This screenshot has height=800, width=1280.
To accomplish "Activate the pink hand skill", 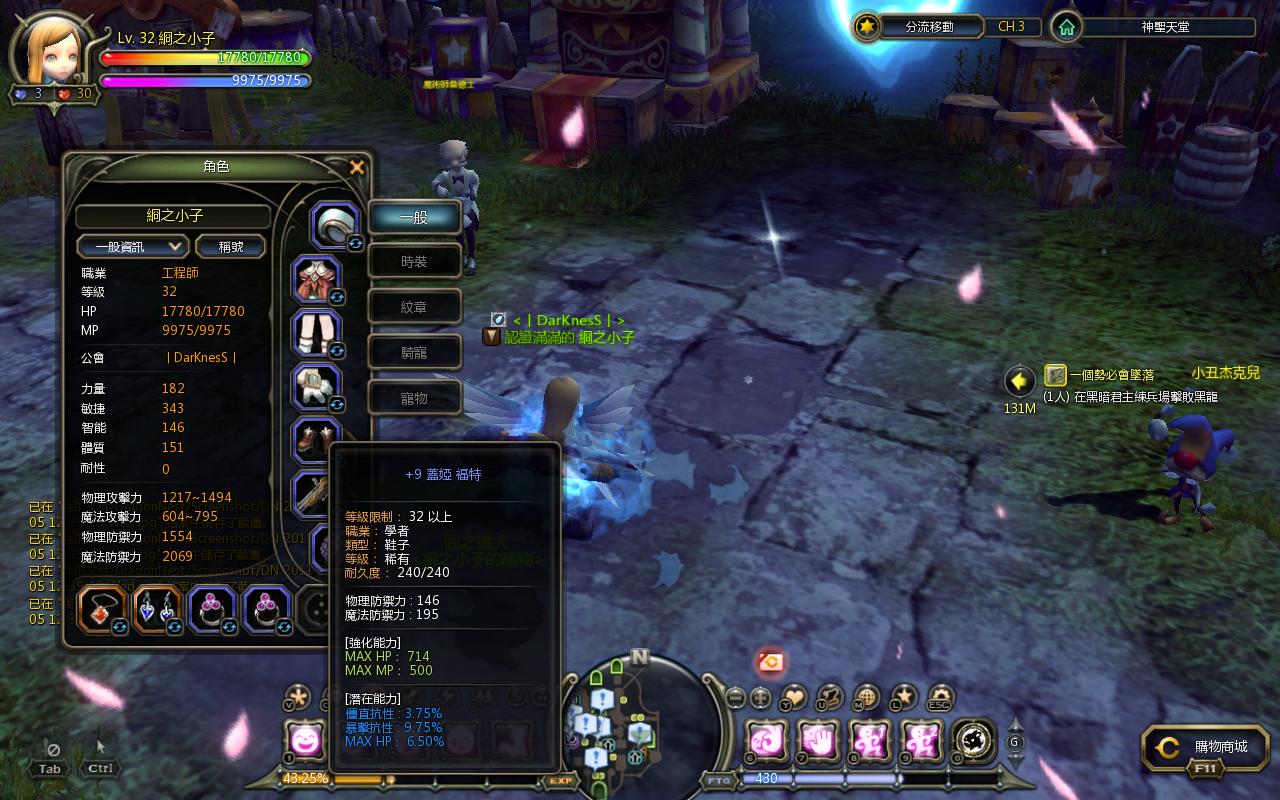I will coord(817,741).
